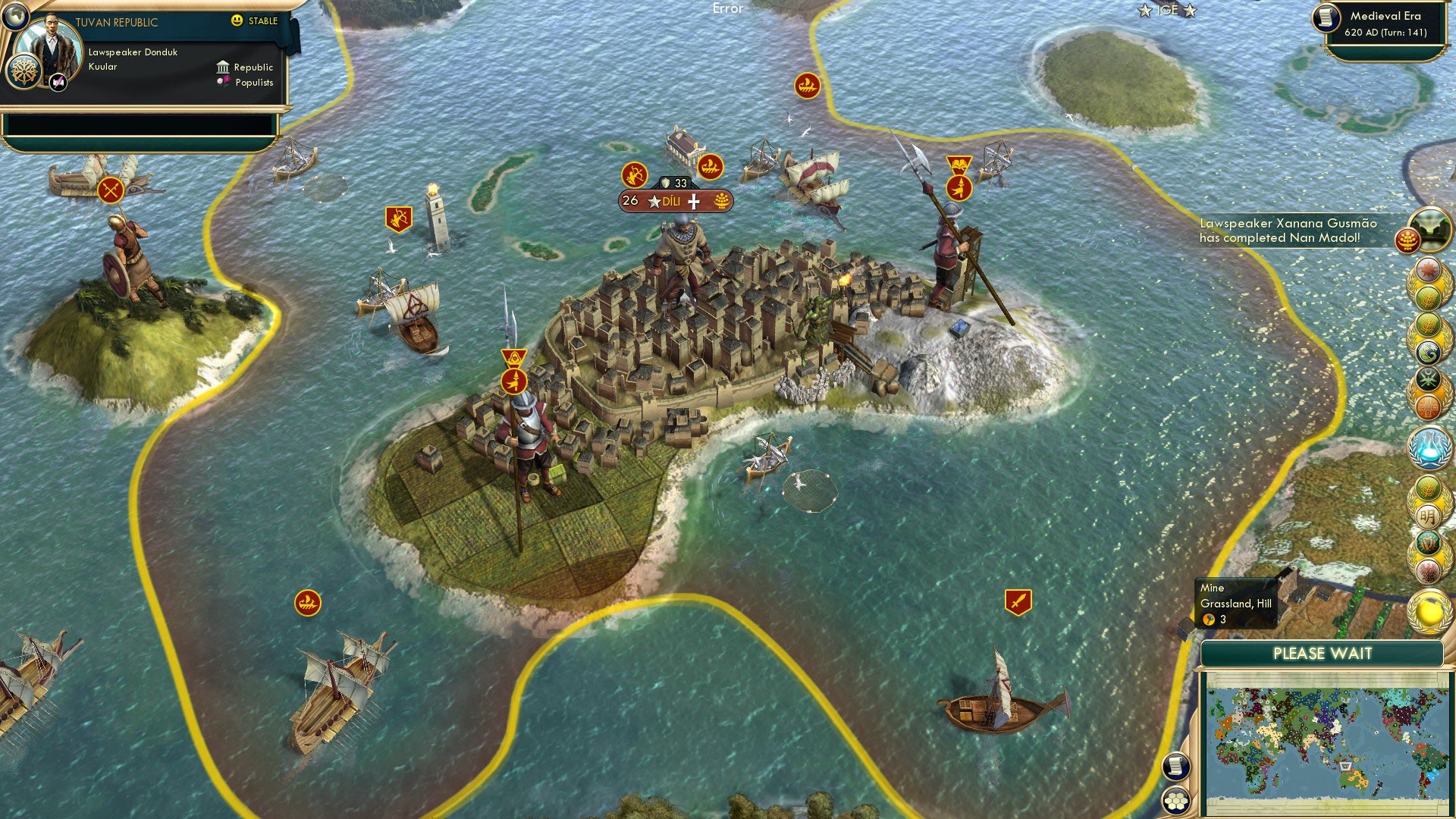Screen dimensions: 1456x819
Task: Click the city production plus button on Díli
Action: coord(693,201)
